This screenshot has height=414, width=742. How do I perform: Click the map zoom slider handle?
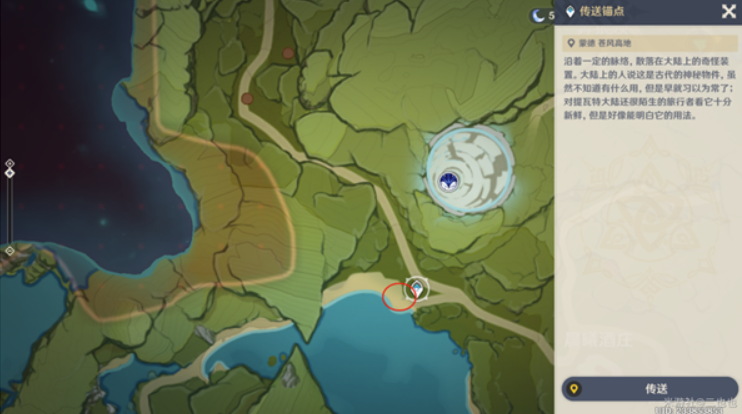coord(9,173)
